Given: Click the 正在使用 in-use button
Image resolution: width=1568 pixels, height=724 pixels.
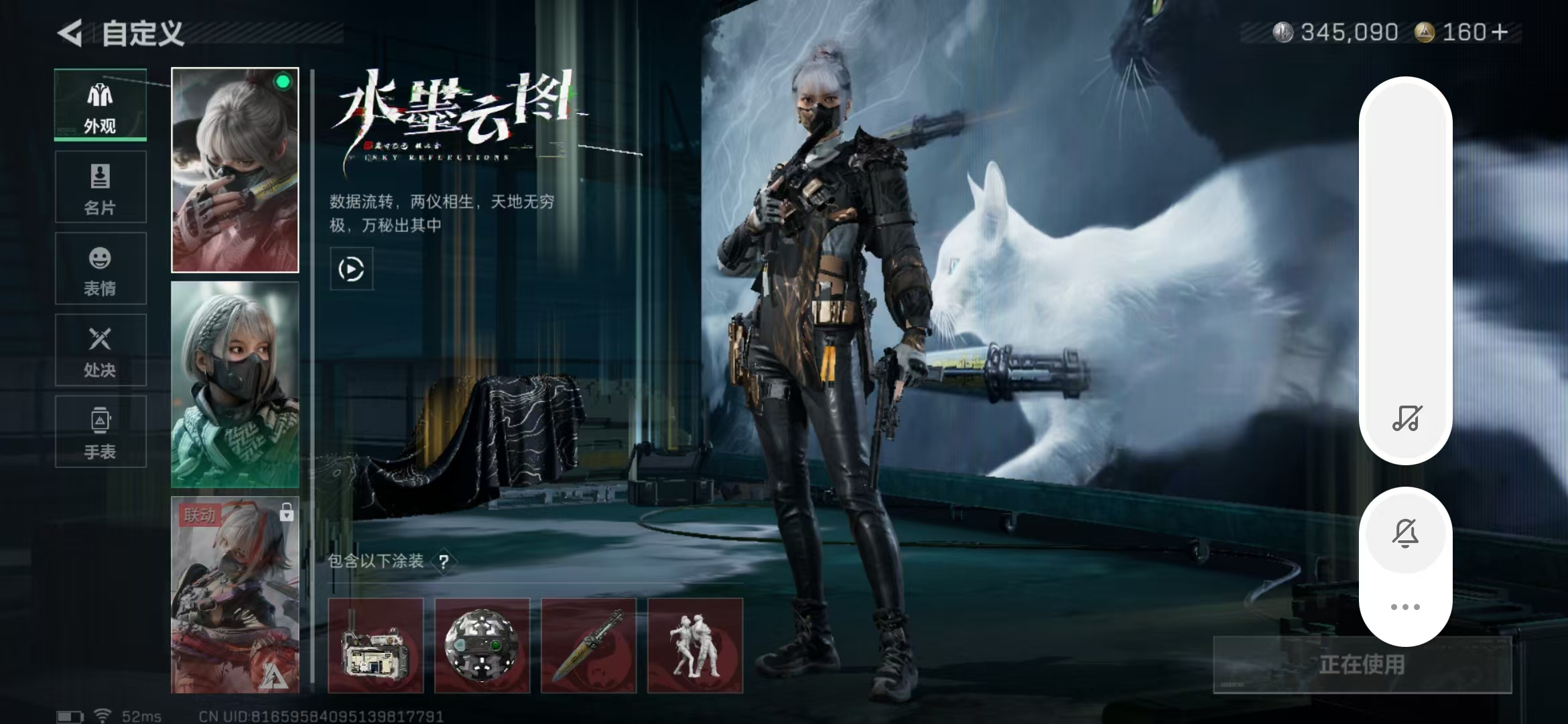Looking at the screenshot, I should (x=1362, y=665).
